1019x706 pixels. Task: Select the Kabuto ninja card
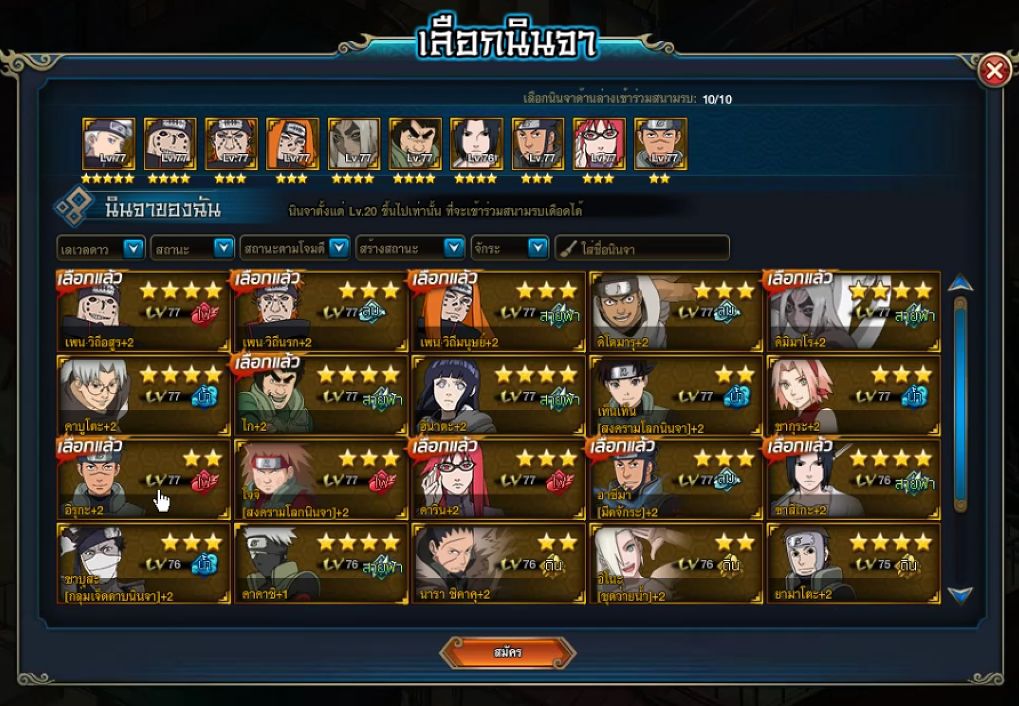pos(143,396)
